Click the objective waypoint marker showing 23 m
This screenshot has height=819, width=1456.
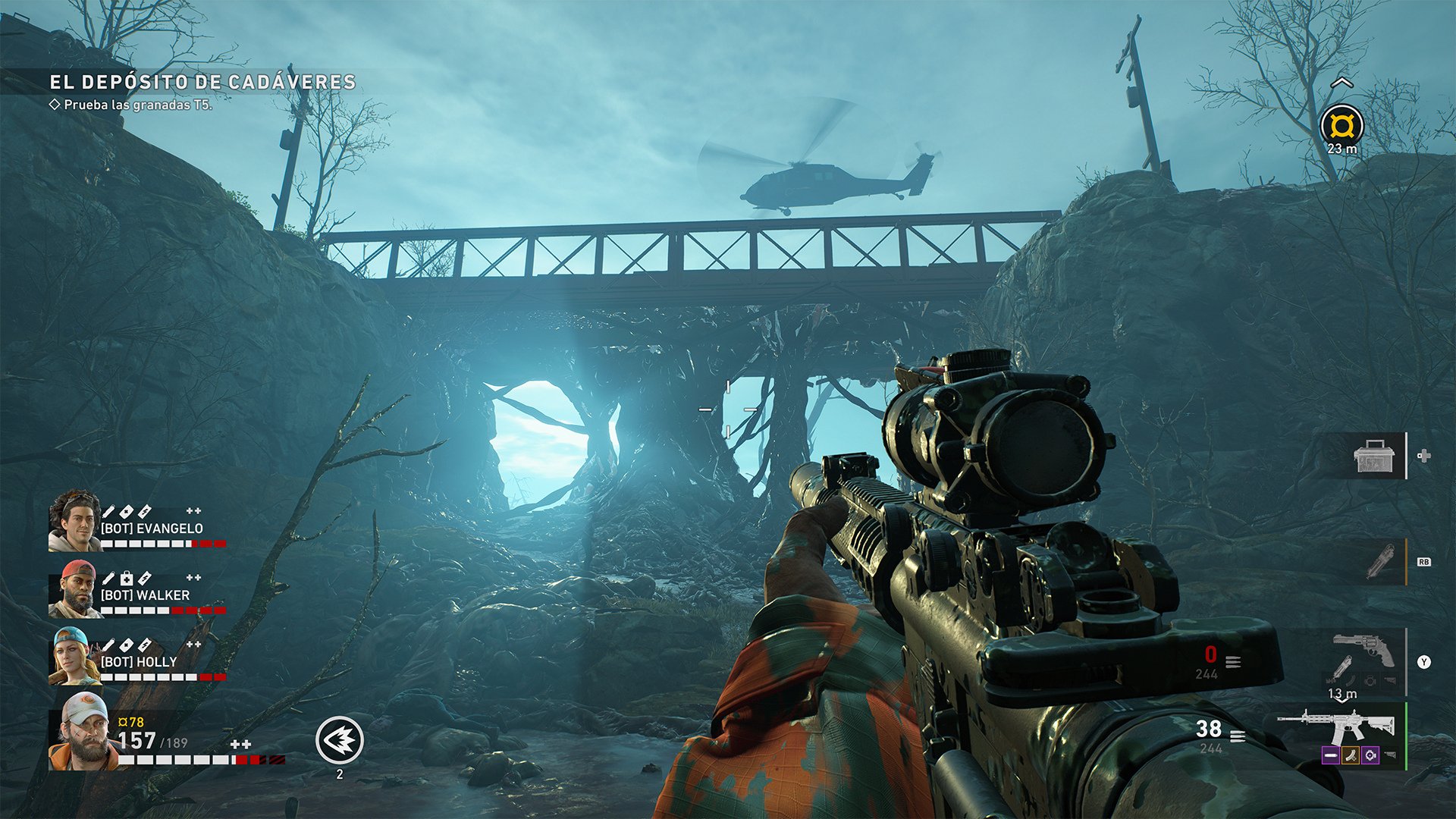coord(1341,125)
